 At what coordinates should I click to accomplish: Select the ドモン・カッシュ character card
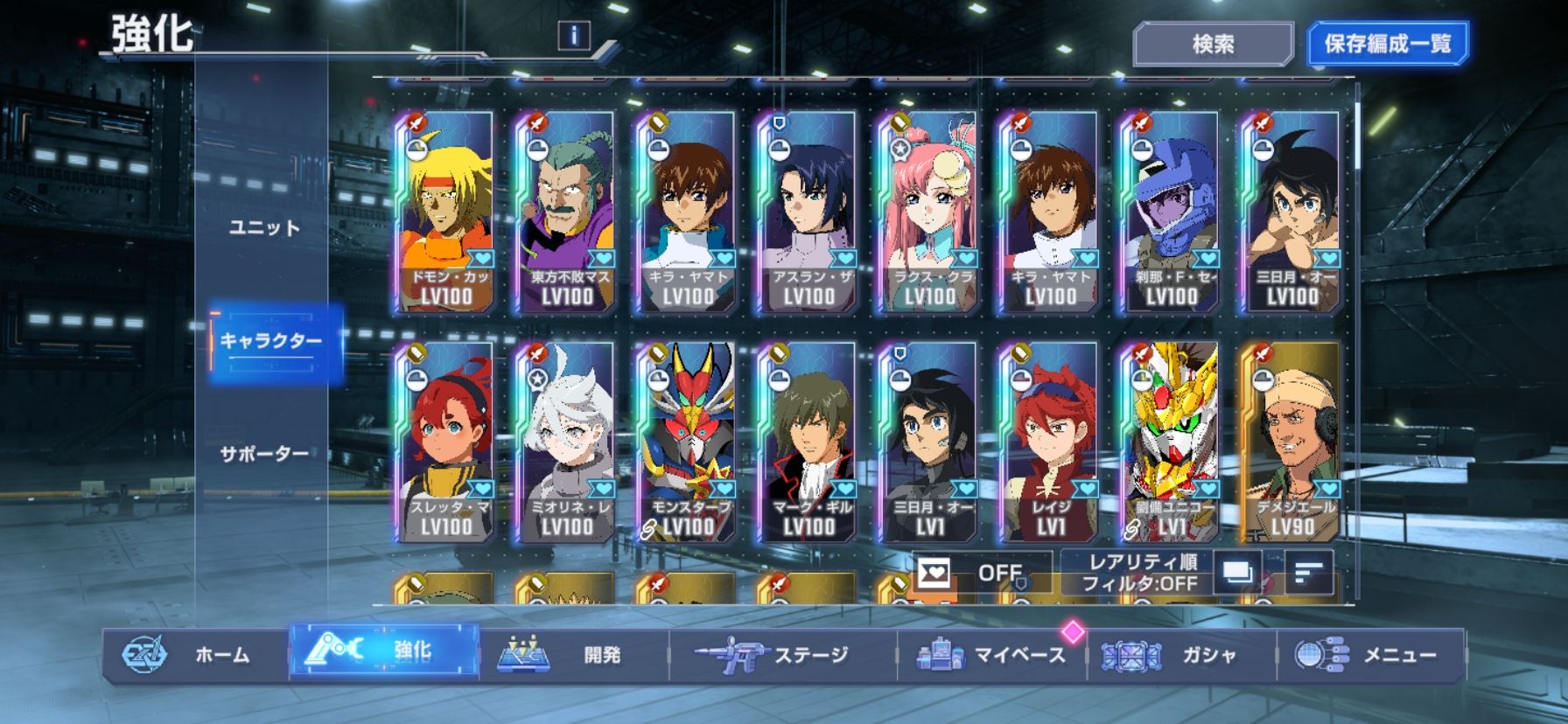tap(445, 212)
